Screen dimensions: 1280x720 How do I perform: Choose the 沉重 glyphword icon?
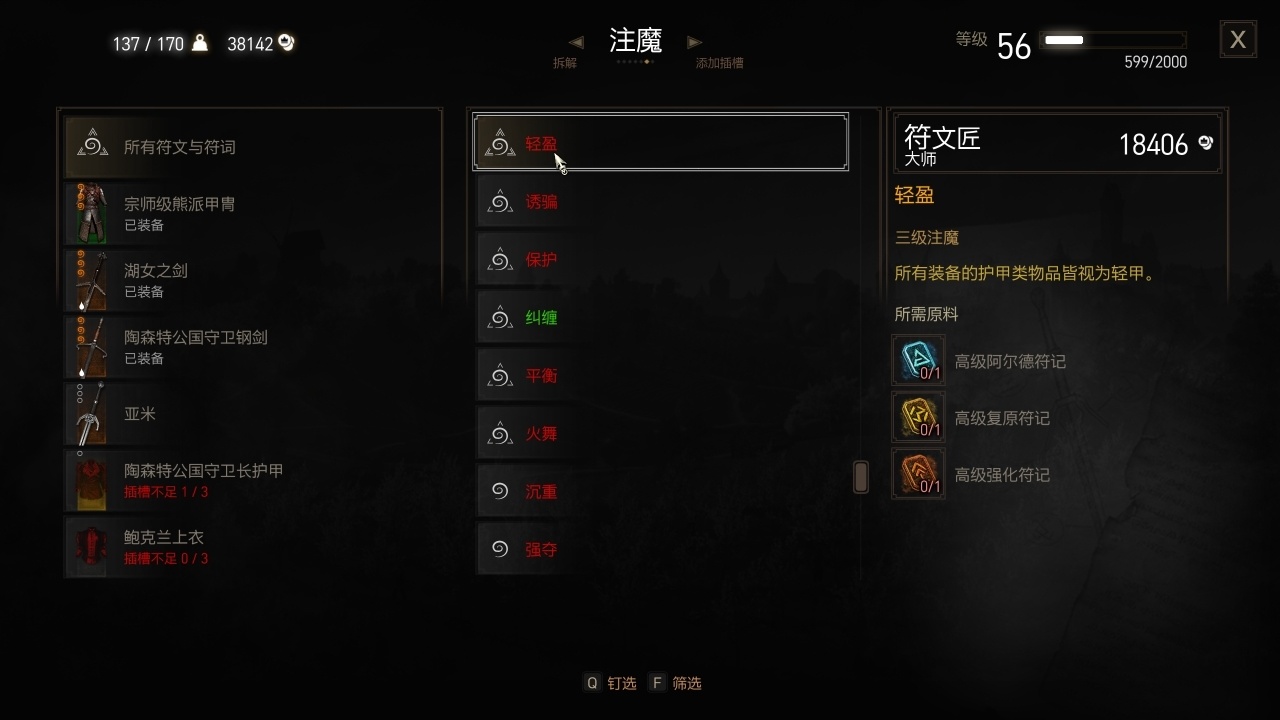point(500,490)
